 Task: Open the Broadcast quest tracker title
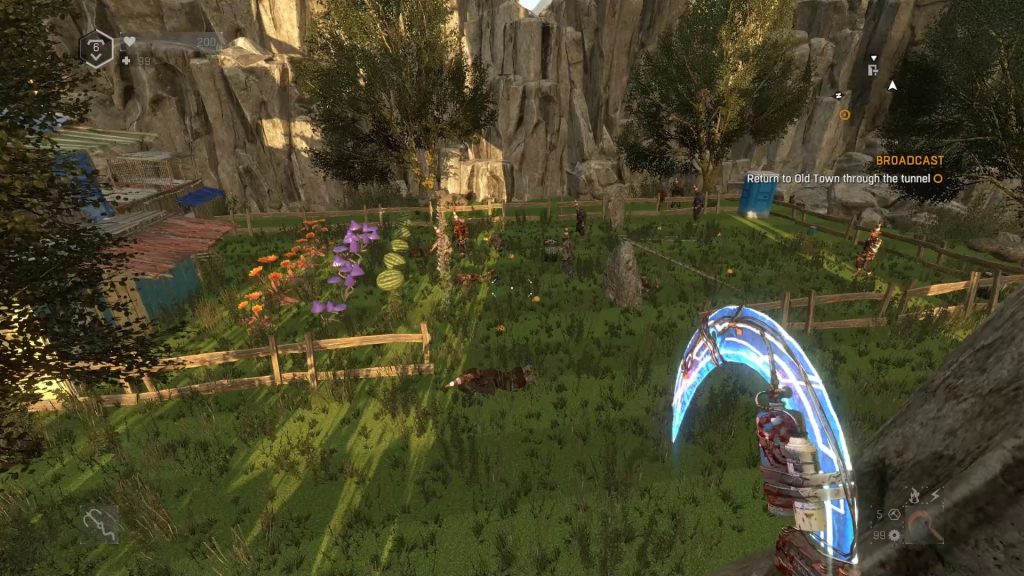tap(909, 160)
